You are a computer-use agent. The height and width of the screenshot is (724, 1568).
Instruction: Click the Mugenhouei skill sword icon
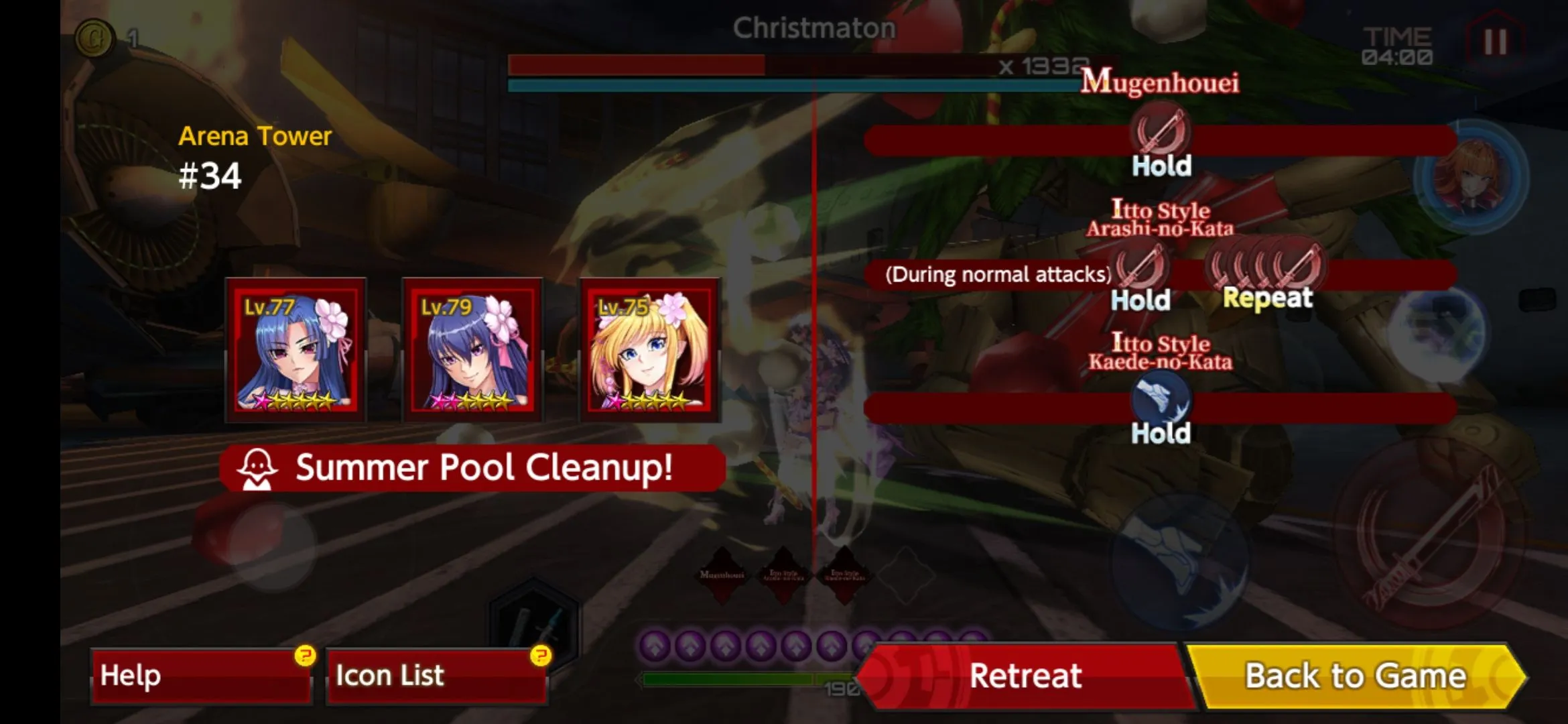pyautogui.click(x=1161, y=131)
